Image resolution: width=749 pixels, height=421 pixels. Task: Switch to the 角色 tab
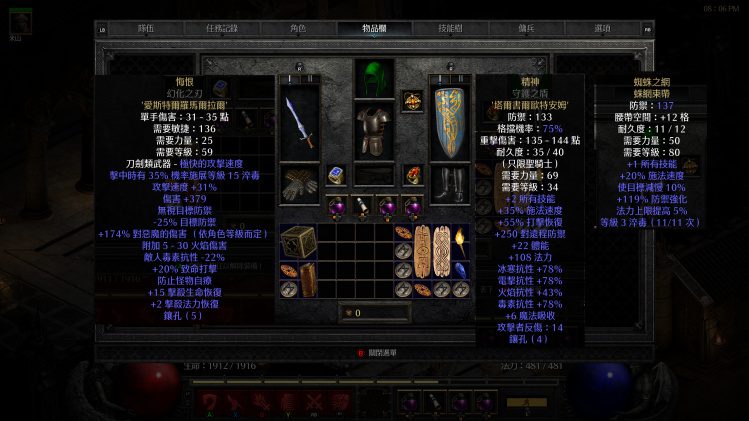coord(298,29)
